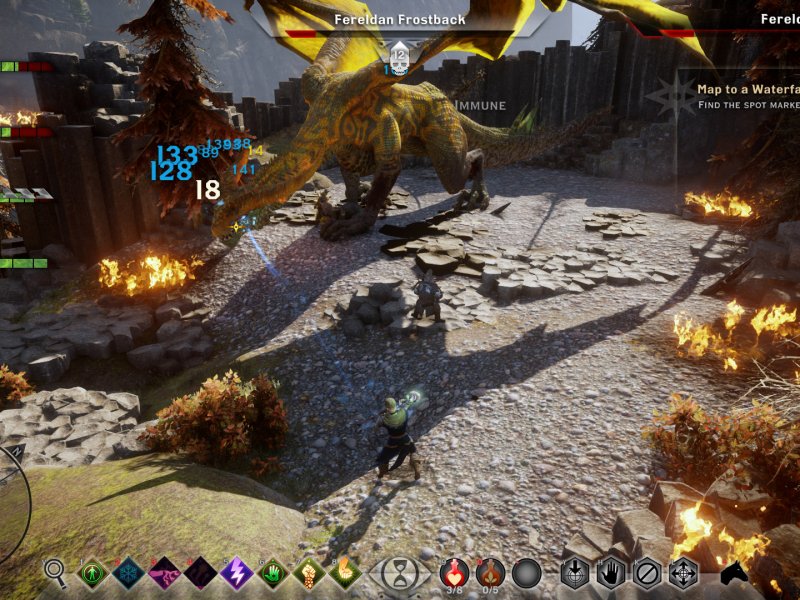Open the Map to a Waterfall quest tracker
Screen dimensions: 800x600
pos(745,96)
